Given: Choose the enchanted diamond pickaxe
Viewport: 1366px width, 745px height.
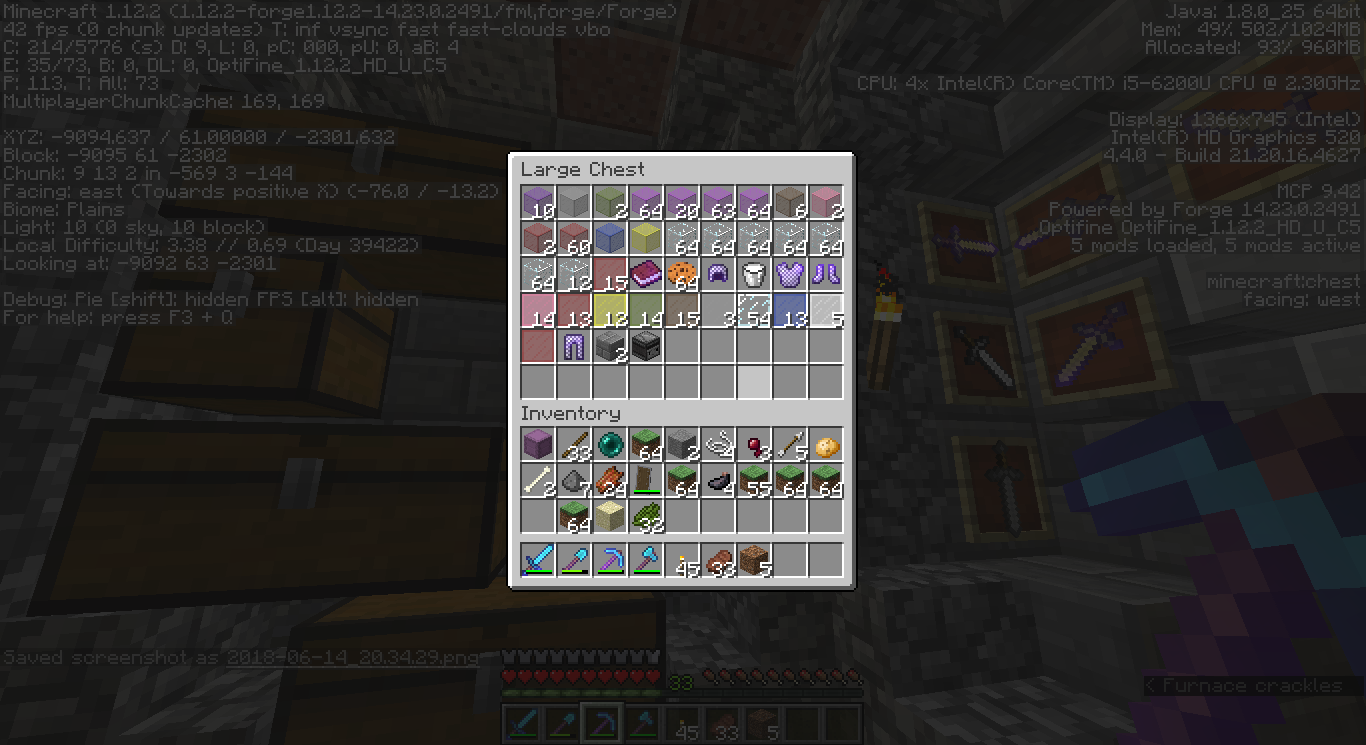Looking at the screenshot, I should pyautogui.click(x=610, y=560).
